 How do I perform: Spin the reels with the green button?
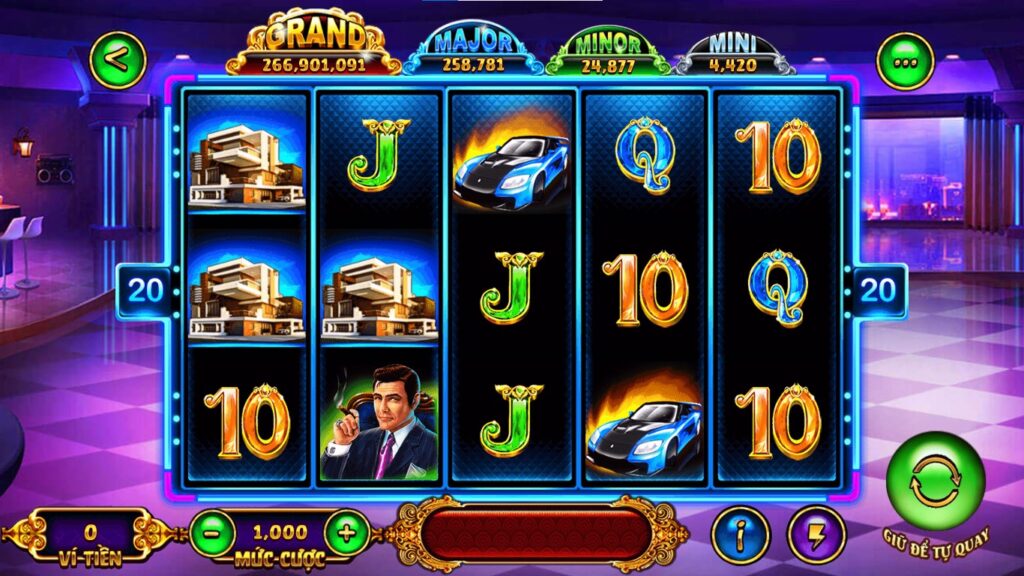click(935, 481)
